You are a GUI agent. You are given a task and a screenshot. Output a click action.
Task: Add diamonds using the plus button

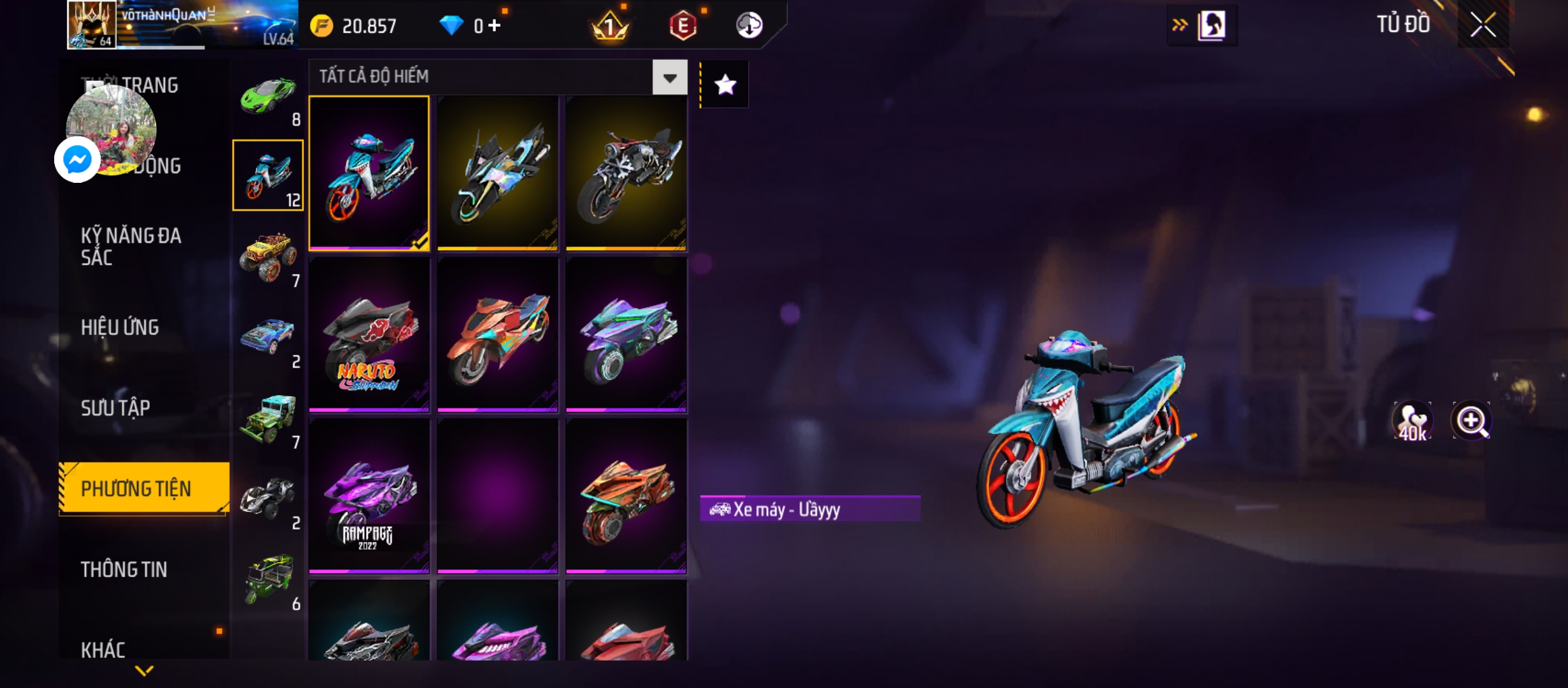[x=495, y=25]
